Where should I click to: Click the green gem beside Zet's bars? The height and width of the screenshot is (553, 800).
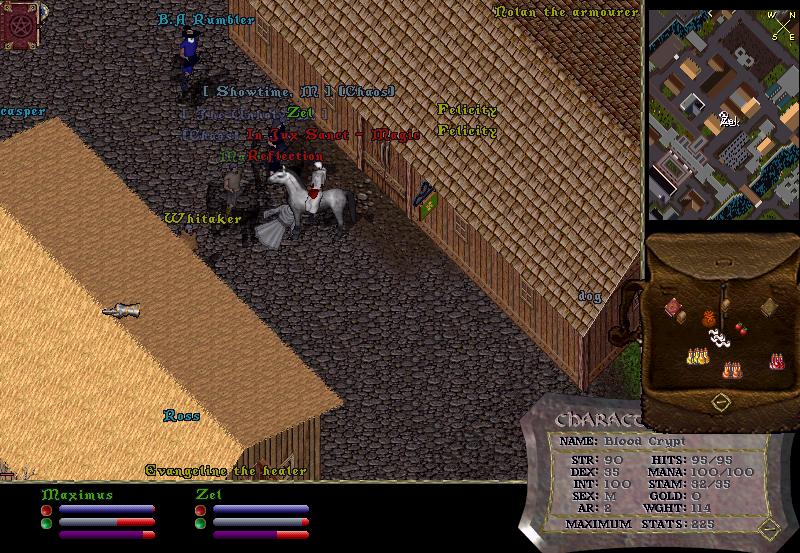tap(200, 522)
